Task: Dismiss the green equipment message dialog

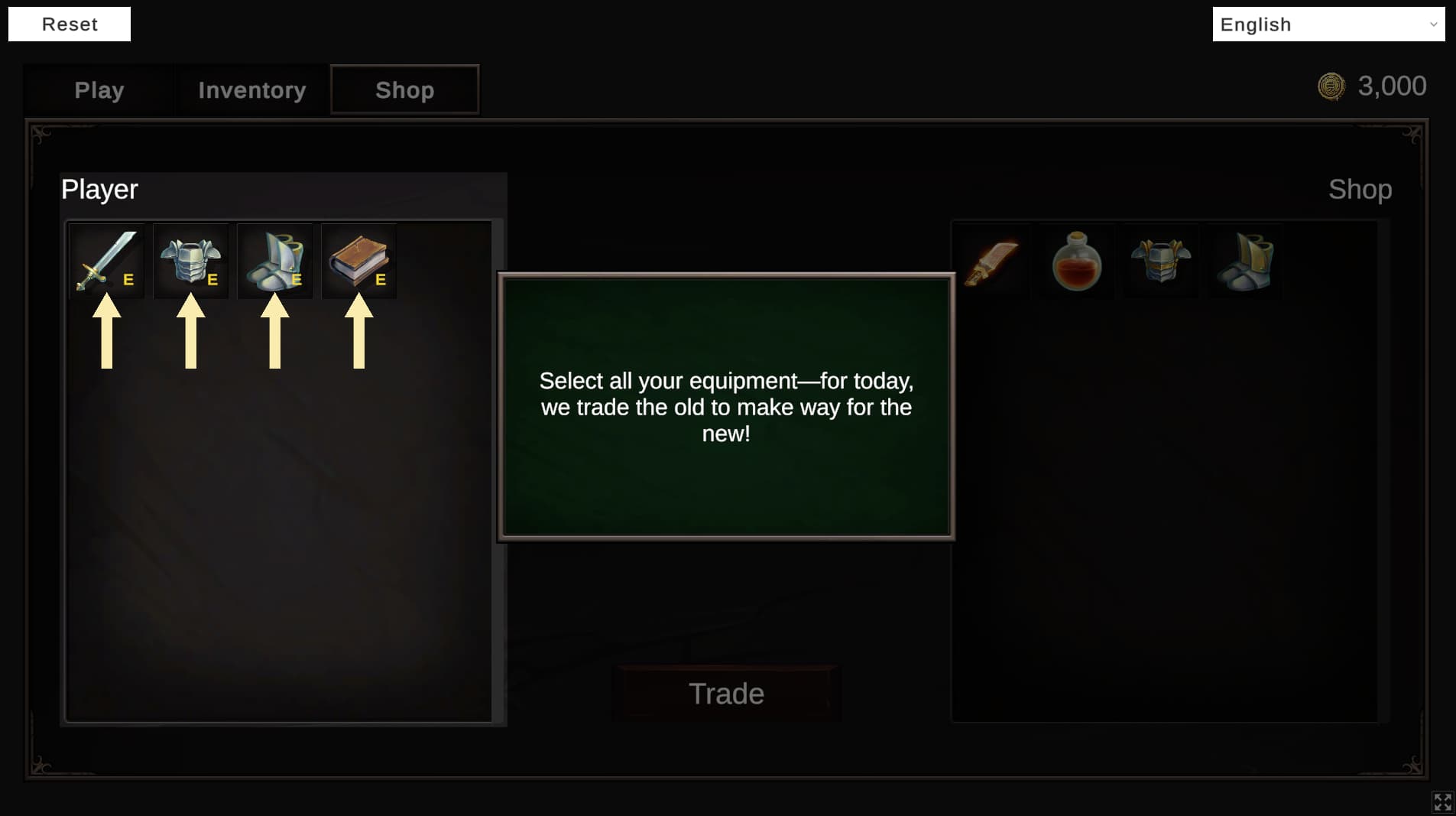Action: (725, 406)
